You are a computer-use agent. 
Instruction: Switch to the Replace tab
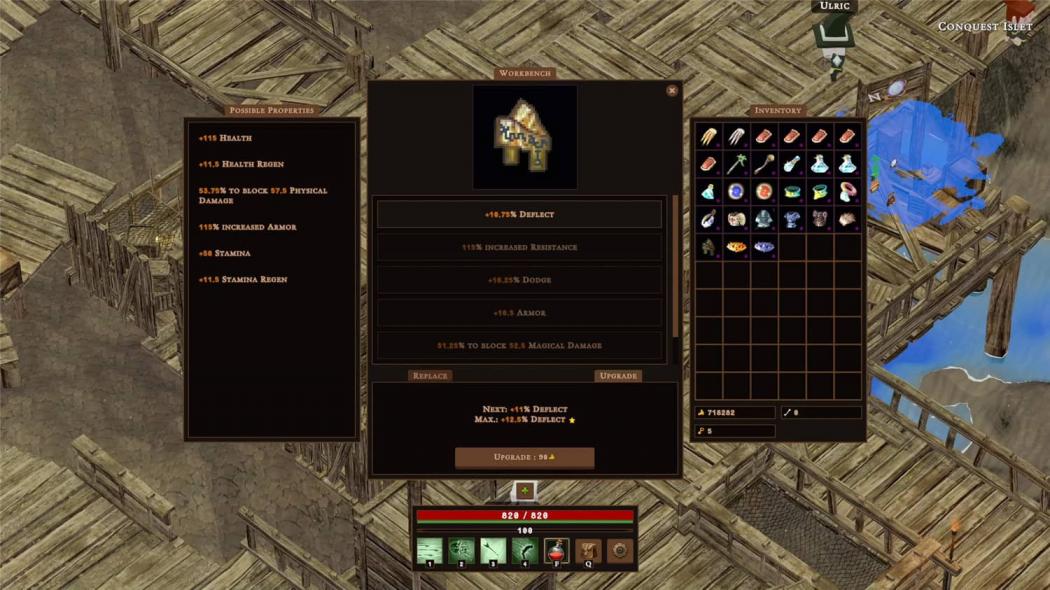(x=430, y=376)
